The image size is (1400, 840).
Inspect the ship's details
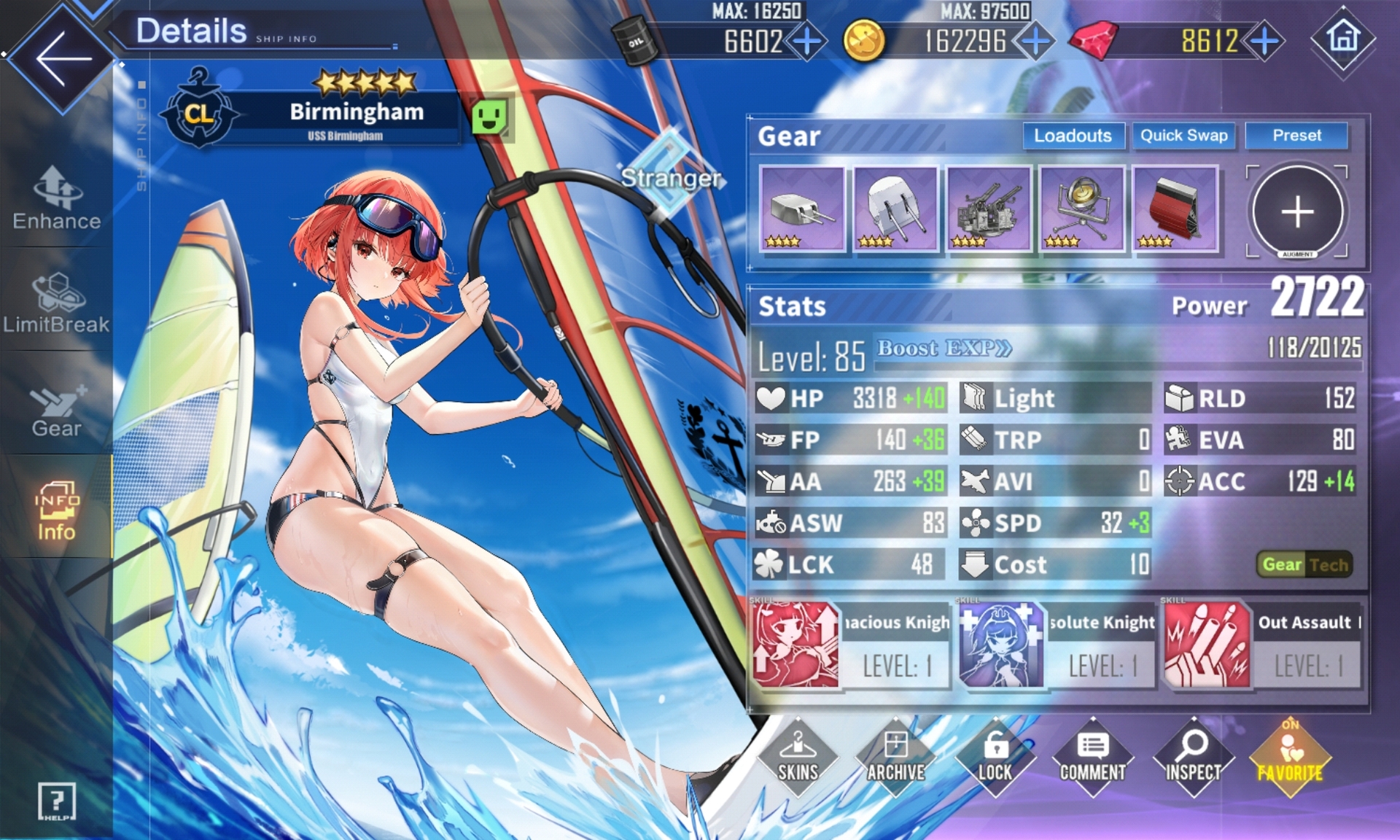click(1193, 757)
